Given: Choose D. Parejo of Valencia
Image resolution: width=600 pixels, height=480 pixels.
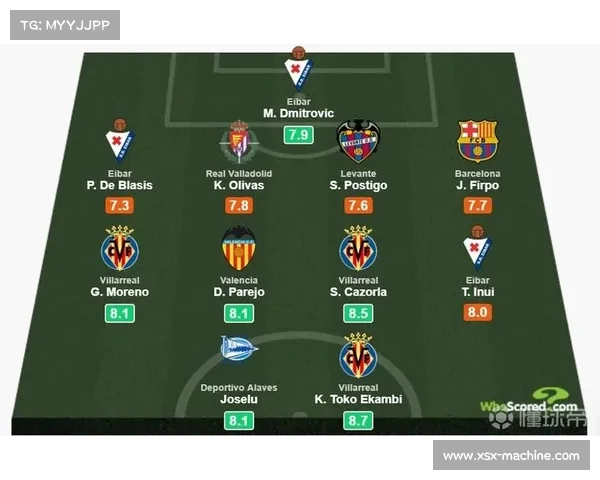Looking at the screenshot, I should coord(238,292).
